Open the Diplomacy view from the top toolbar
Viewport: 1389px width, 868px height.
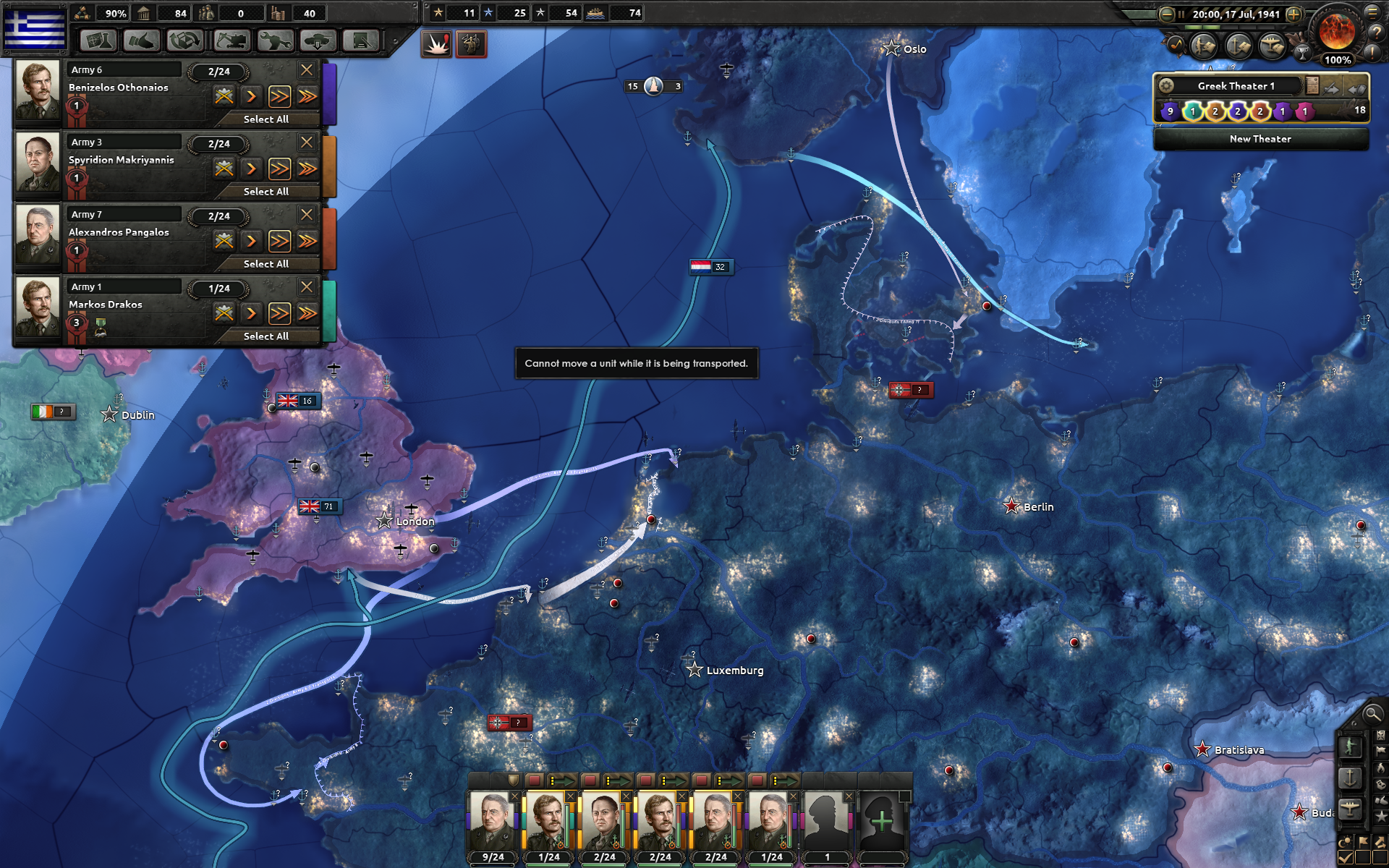tap(142, 41)
